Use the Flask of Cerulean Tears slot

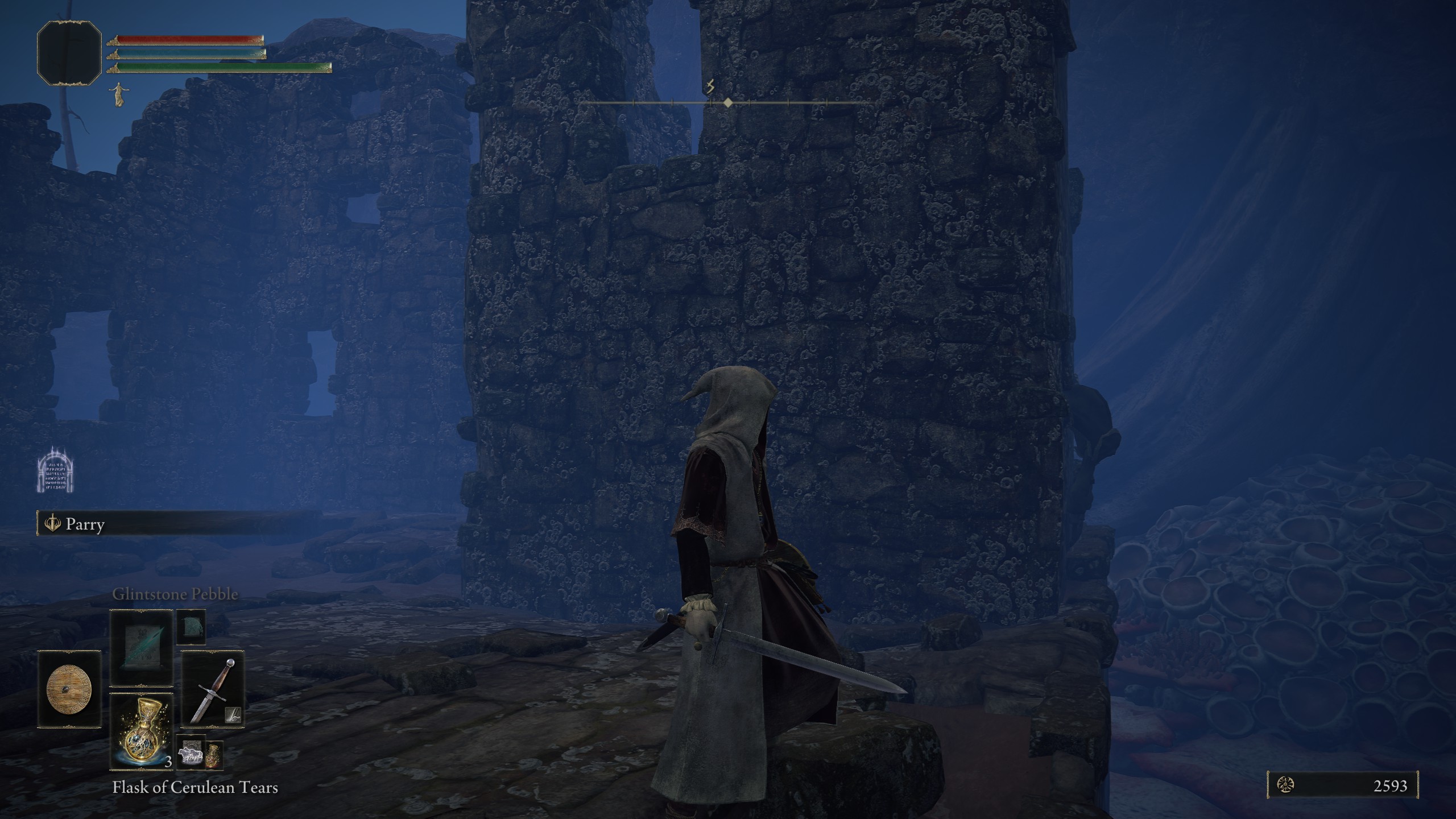[x=141, y=731]
